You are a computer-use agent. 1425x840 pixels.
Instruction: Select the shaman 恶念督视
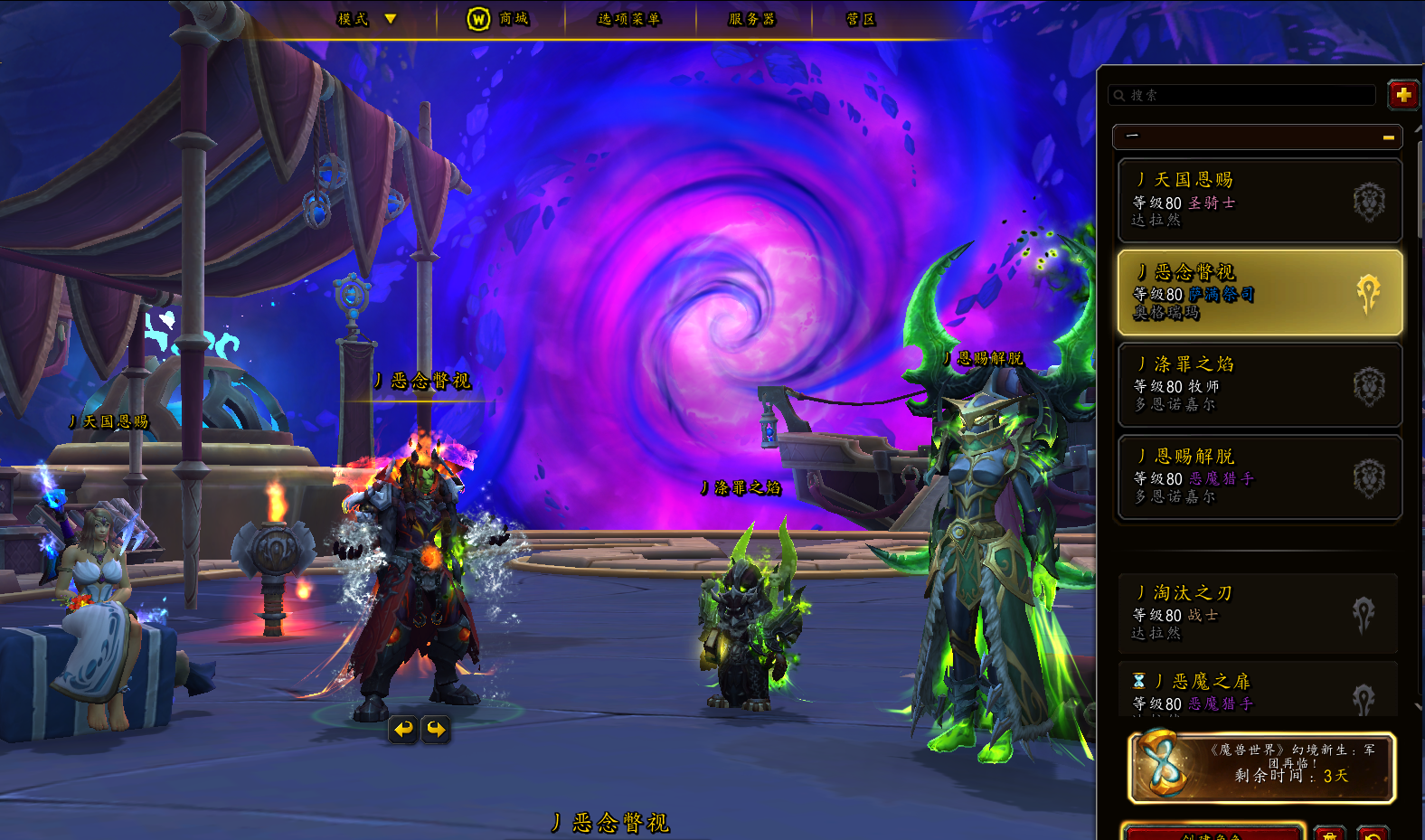pyautogui.click(x=1260, y=292)
